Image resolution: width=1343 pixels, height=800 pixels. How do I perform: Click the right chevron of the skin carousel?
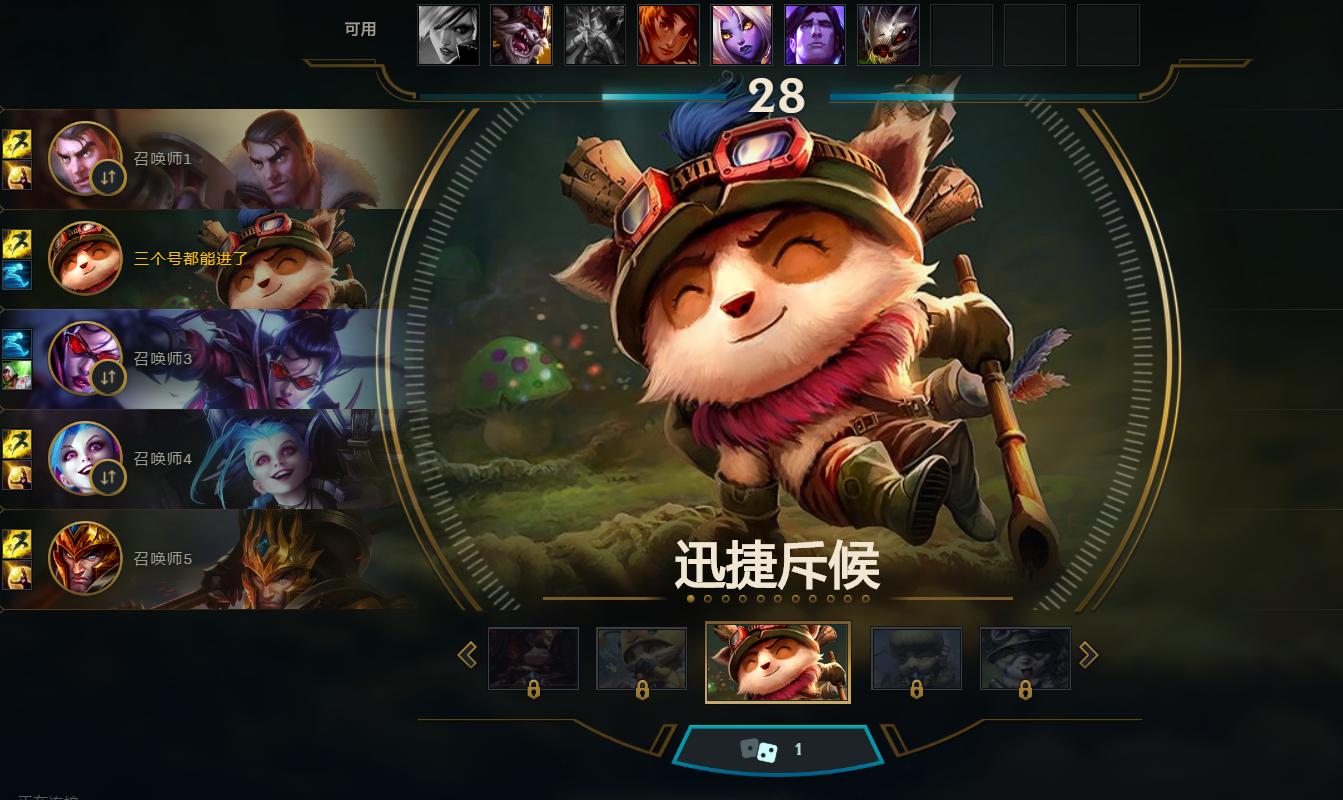point(1088,654)
